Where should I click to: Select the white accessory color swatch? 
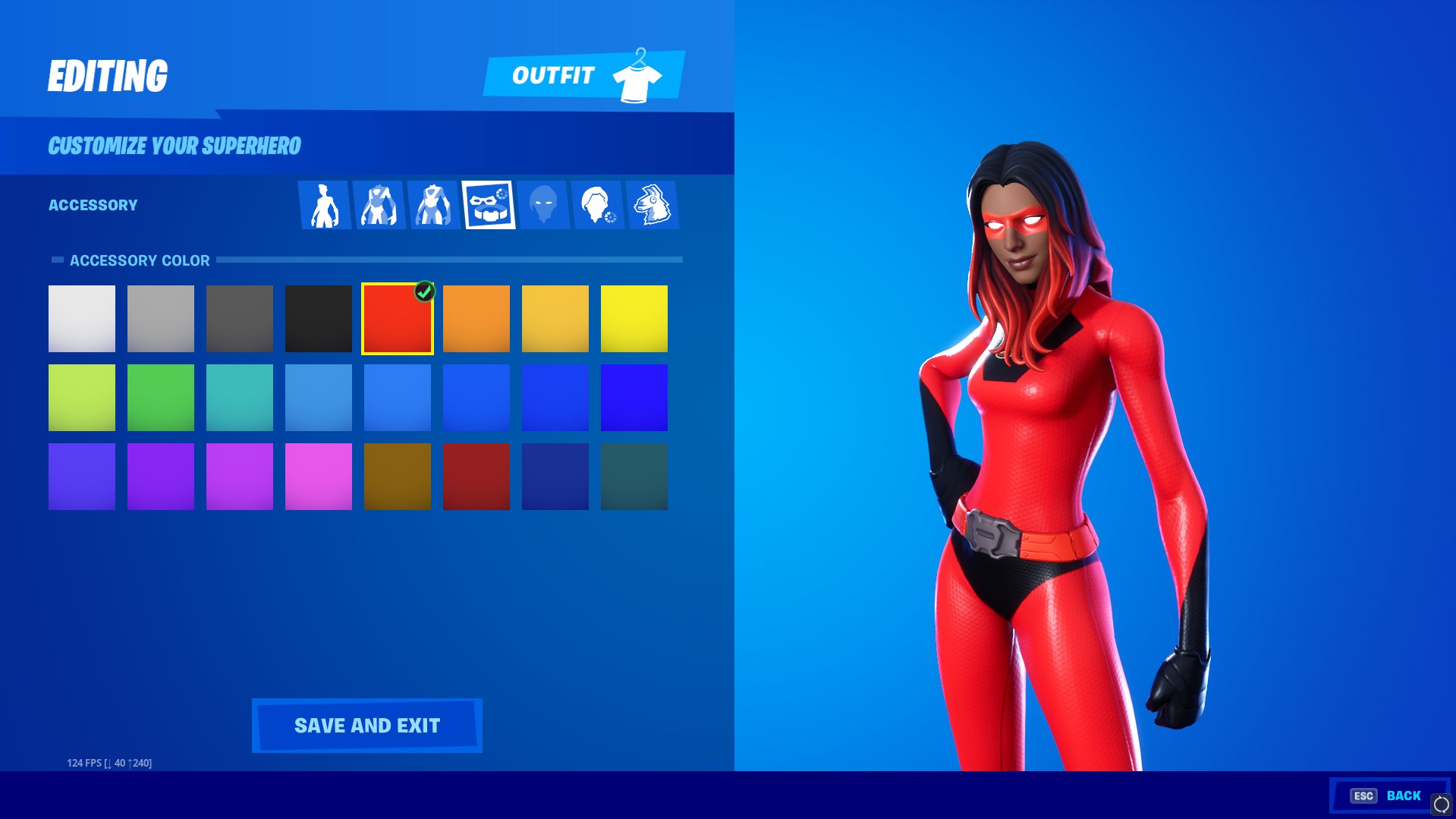coord(81,318)
